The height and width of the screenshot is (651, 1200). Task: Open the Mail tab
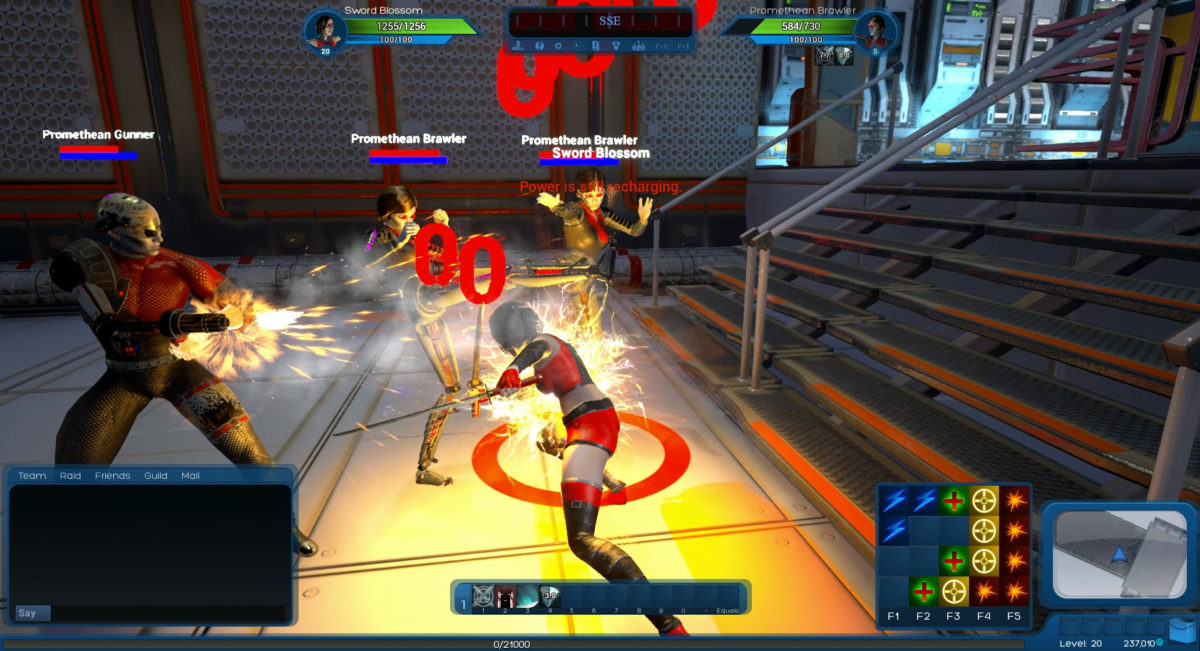190,476
